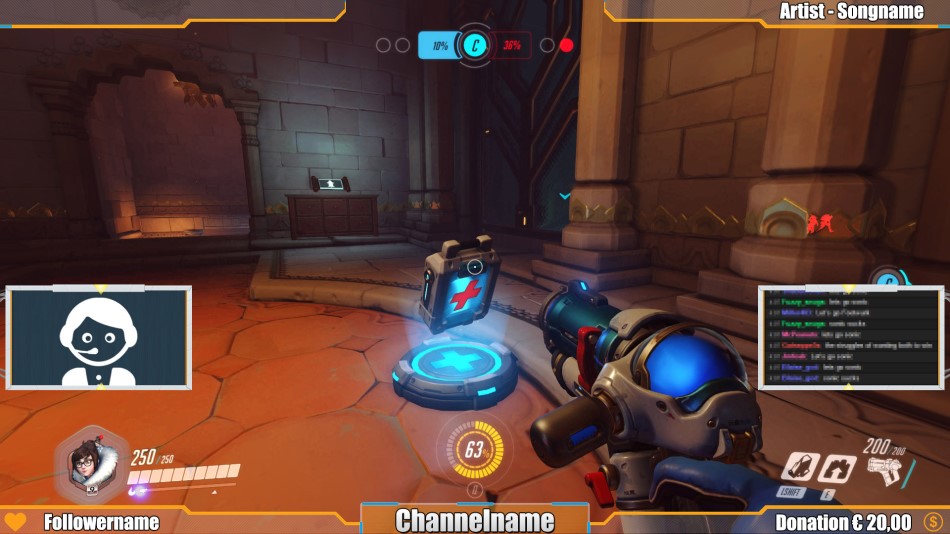Open the stream chat box panel
Viewport: 950px width, 534px height.
point(851,337)
